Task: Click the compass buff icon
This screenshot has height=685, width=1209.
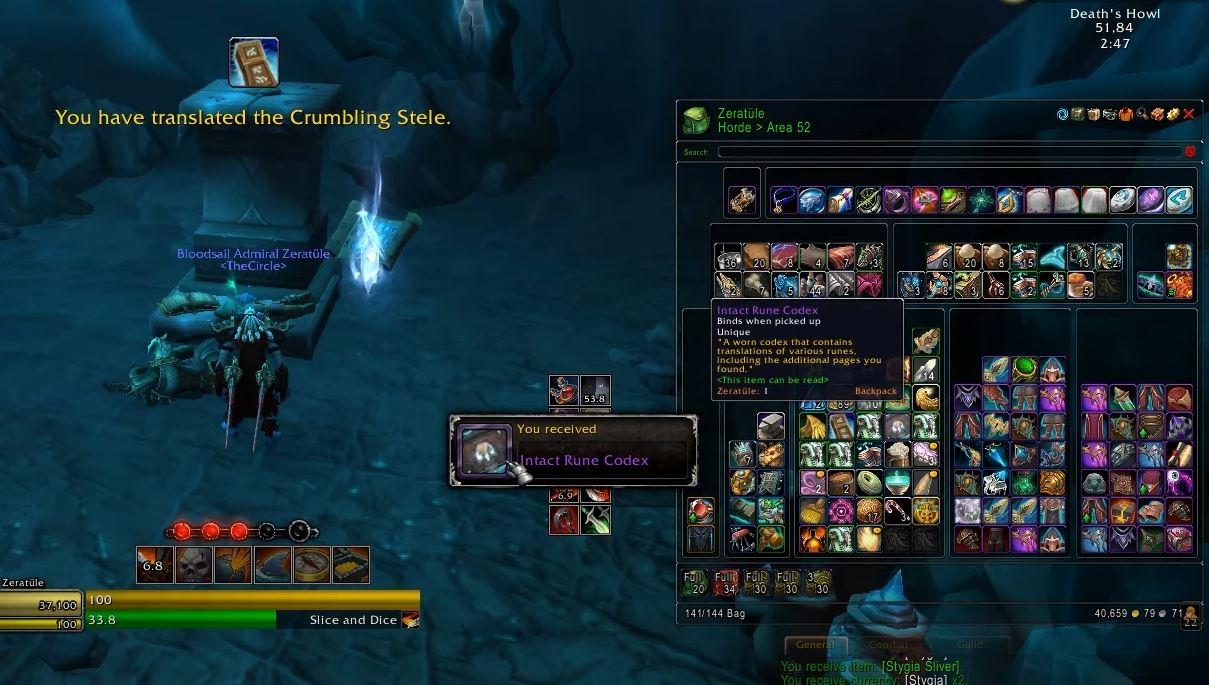Action: (312, 565)
